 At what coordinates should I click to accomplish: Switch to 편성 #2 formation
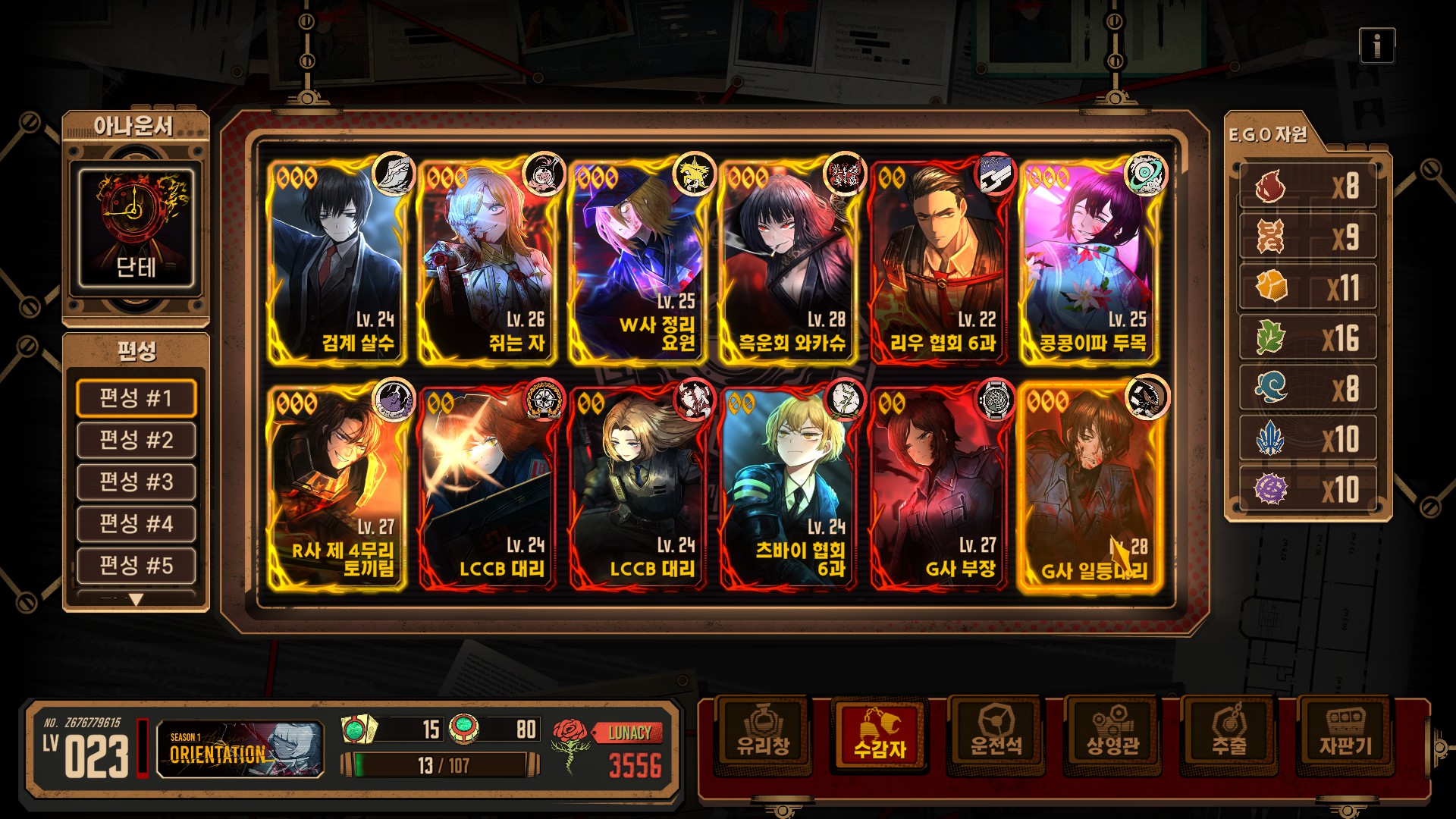[x=136, y=440]
